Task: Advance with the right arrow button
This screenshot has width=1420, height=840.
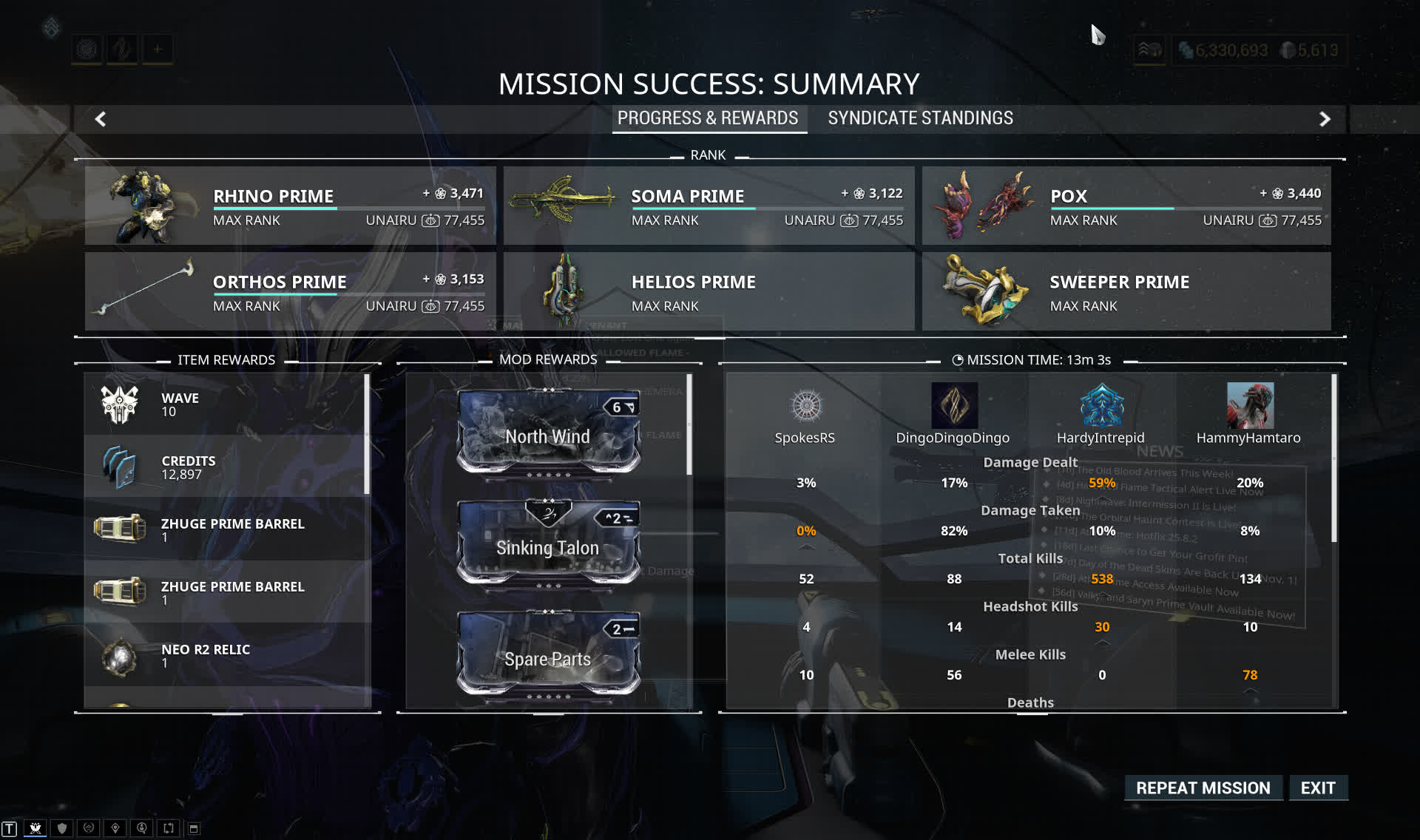Action: click(1325, 119)
